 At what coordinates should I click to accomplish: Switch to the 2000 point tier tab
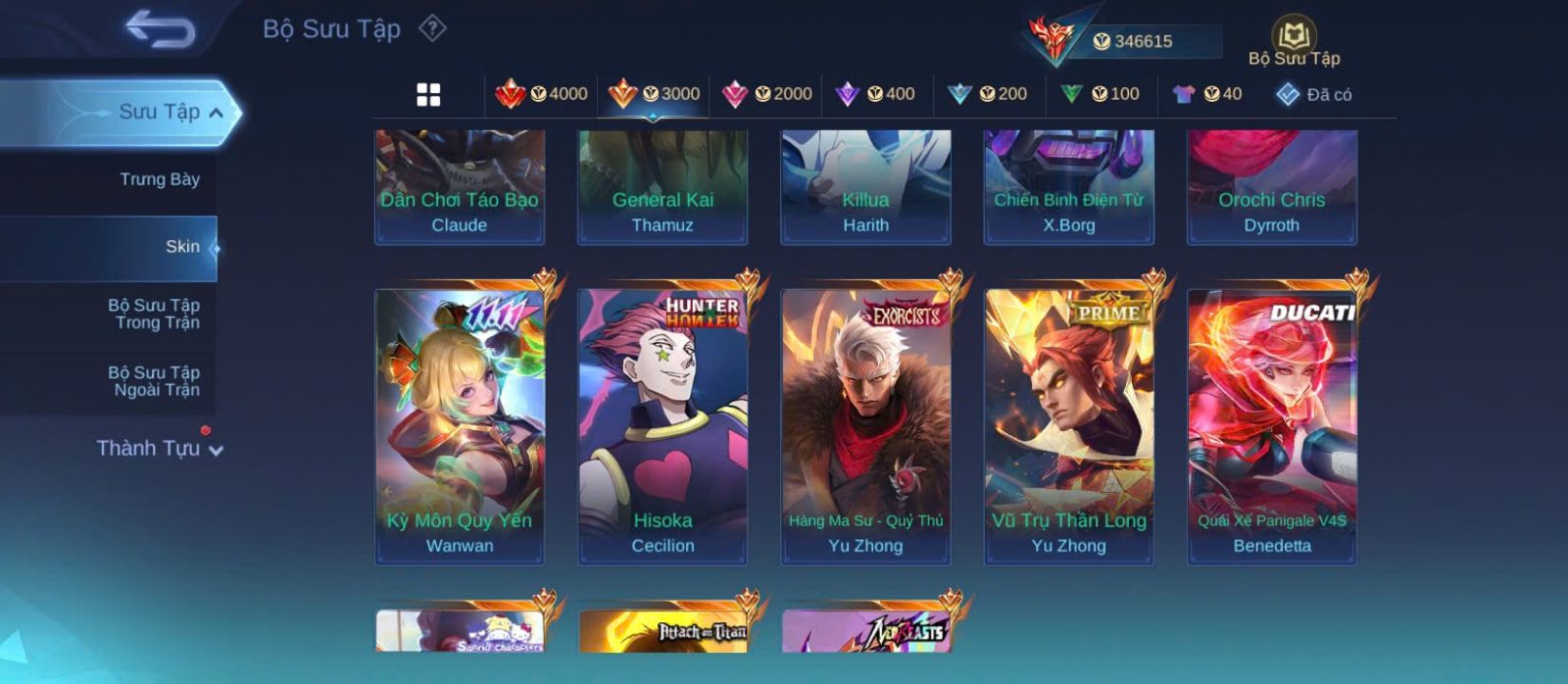tap(767, 94)
